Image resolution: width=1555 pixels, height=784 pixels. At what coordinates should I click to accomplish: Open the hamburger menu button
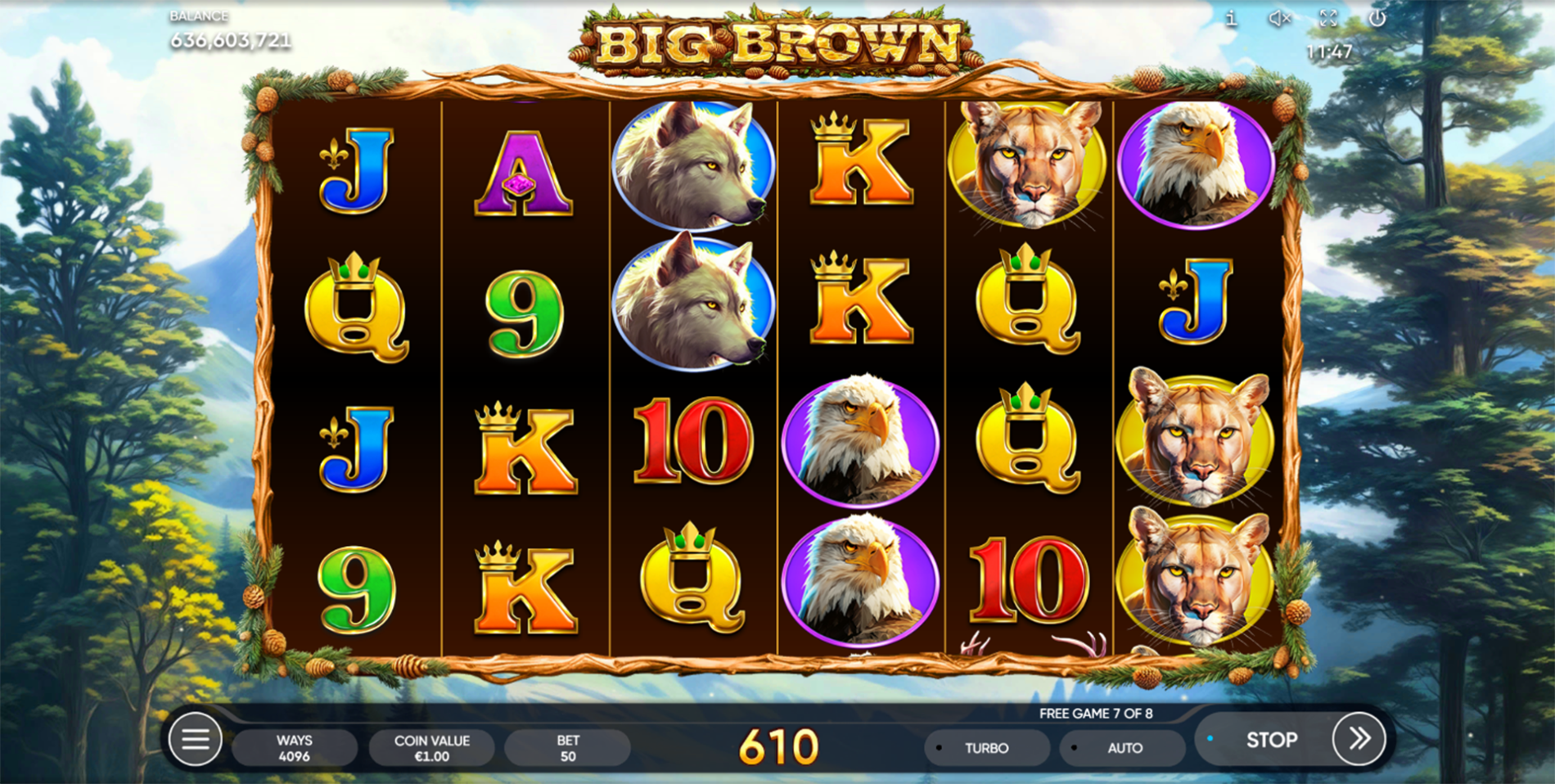(x=195, y=740)
